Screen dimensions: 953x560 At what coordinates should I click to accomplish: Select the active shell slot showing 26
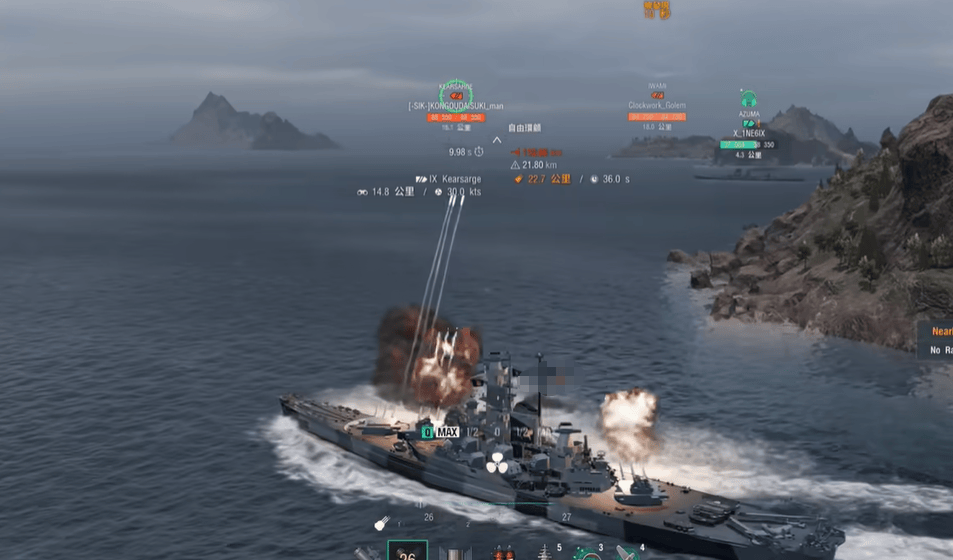(x=407, y=551)
